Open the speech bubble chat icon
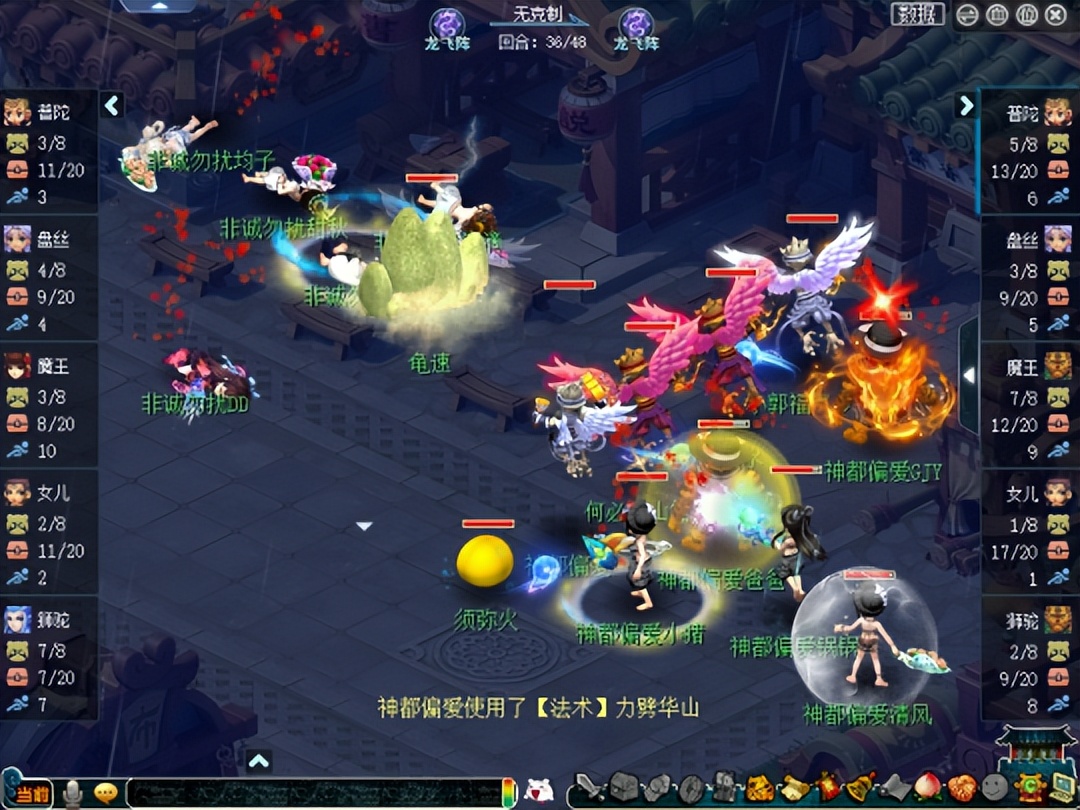The height and width of the screenshot is (810, 1080). pyautogui.click(x=105, y=793)
